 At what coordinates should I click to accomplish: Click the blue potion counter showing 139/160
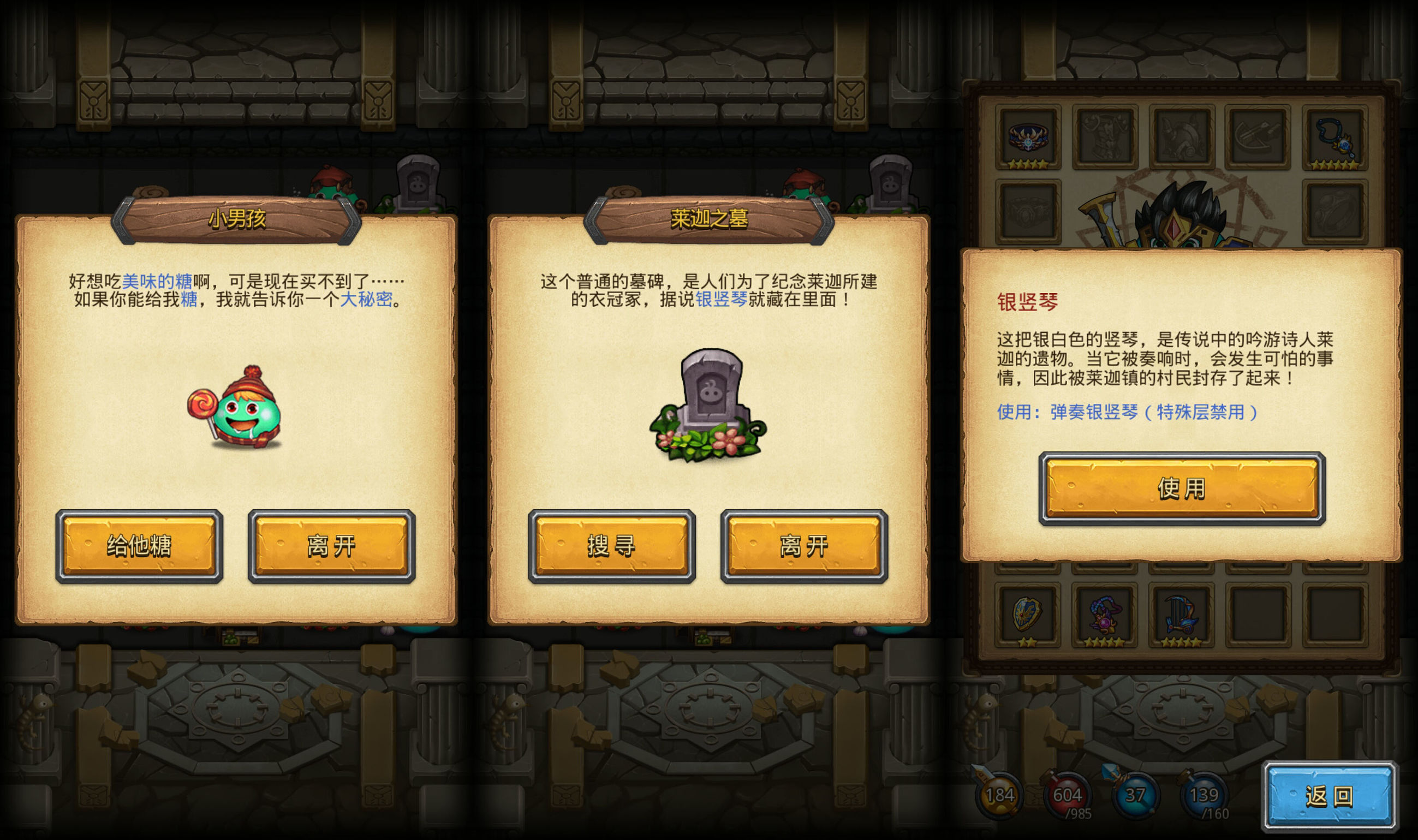click(x=1204, y=796)
